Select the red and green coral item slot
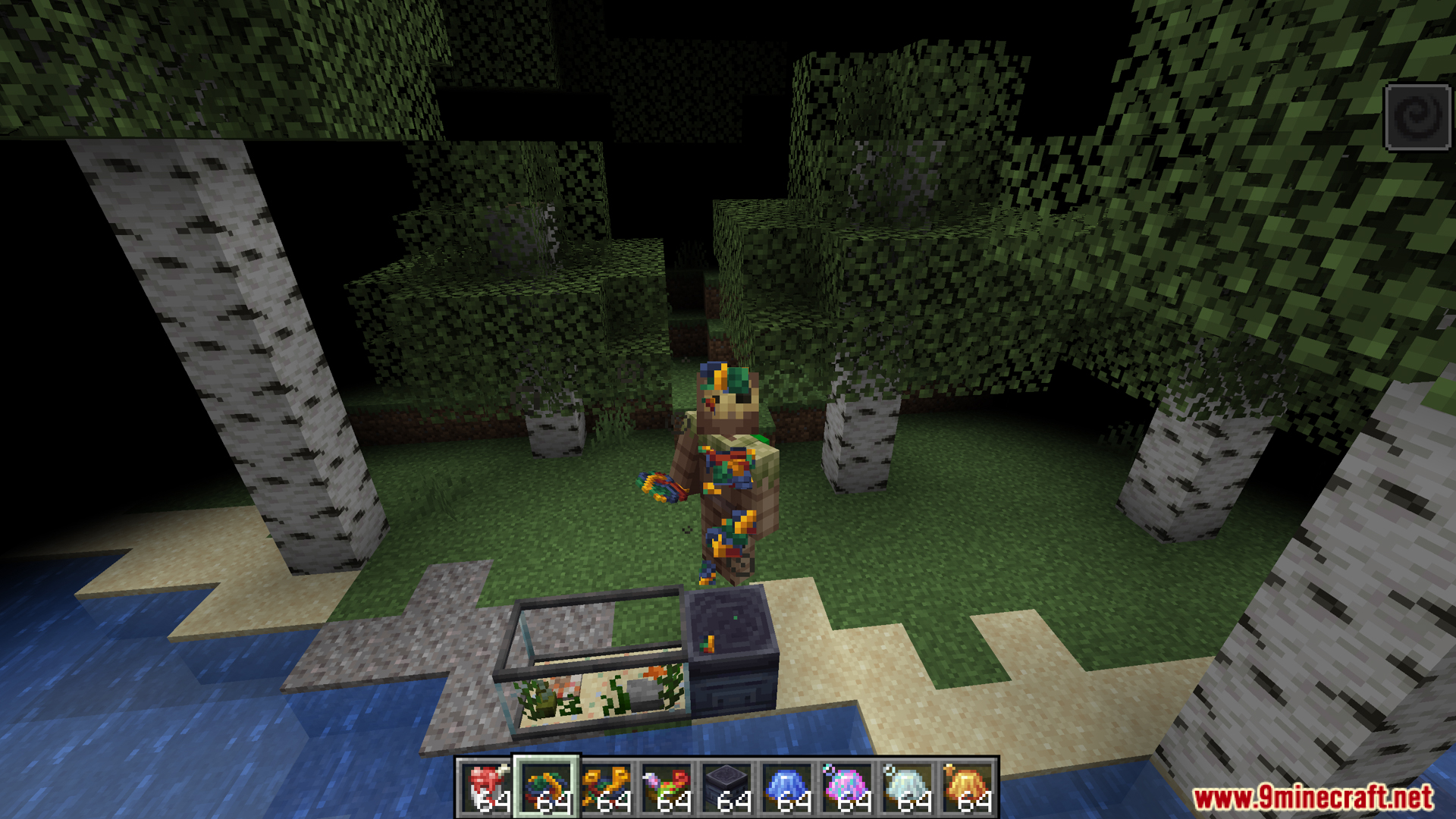Image resolution: width=1456 pixels, height=819 pixels. [x=667, y=788]
